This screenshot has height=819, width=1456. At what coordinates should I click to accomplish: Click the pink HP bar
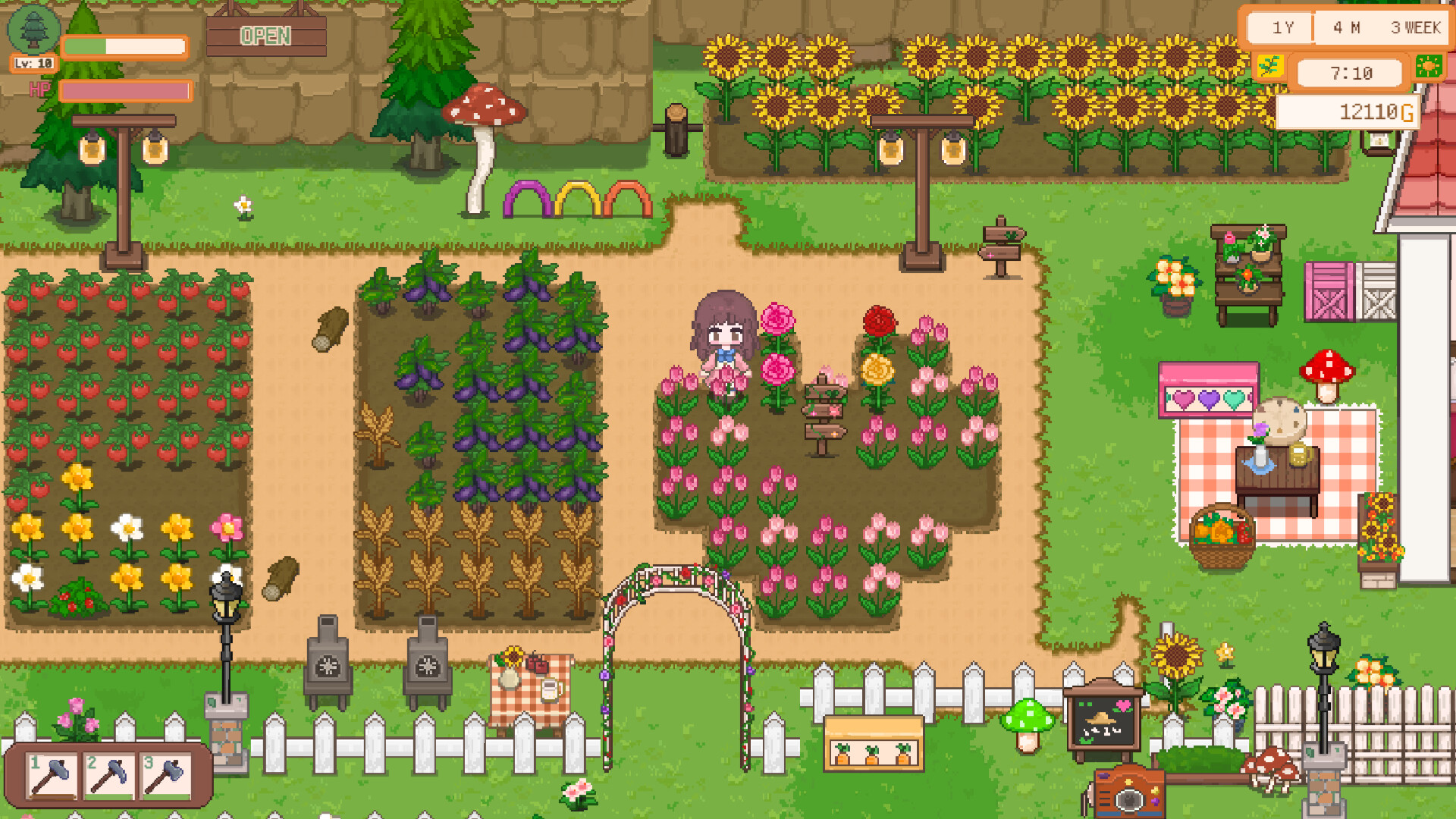[x=125, y=89]
